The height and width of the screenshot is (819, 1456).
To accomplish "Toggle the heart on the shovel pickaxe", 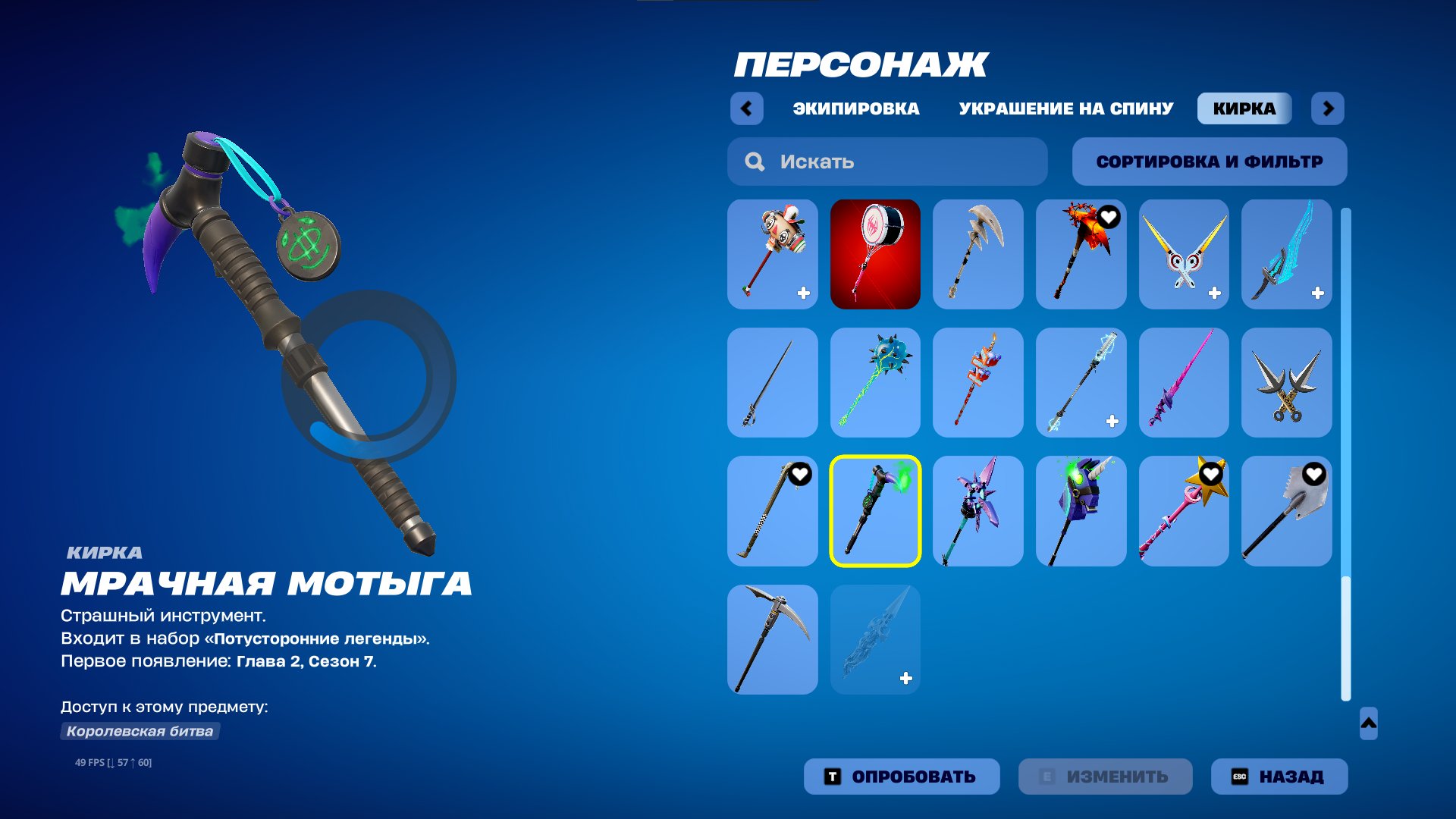I will (x=1314, y=472).
